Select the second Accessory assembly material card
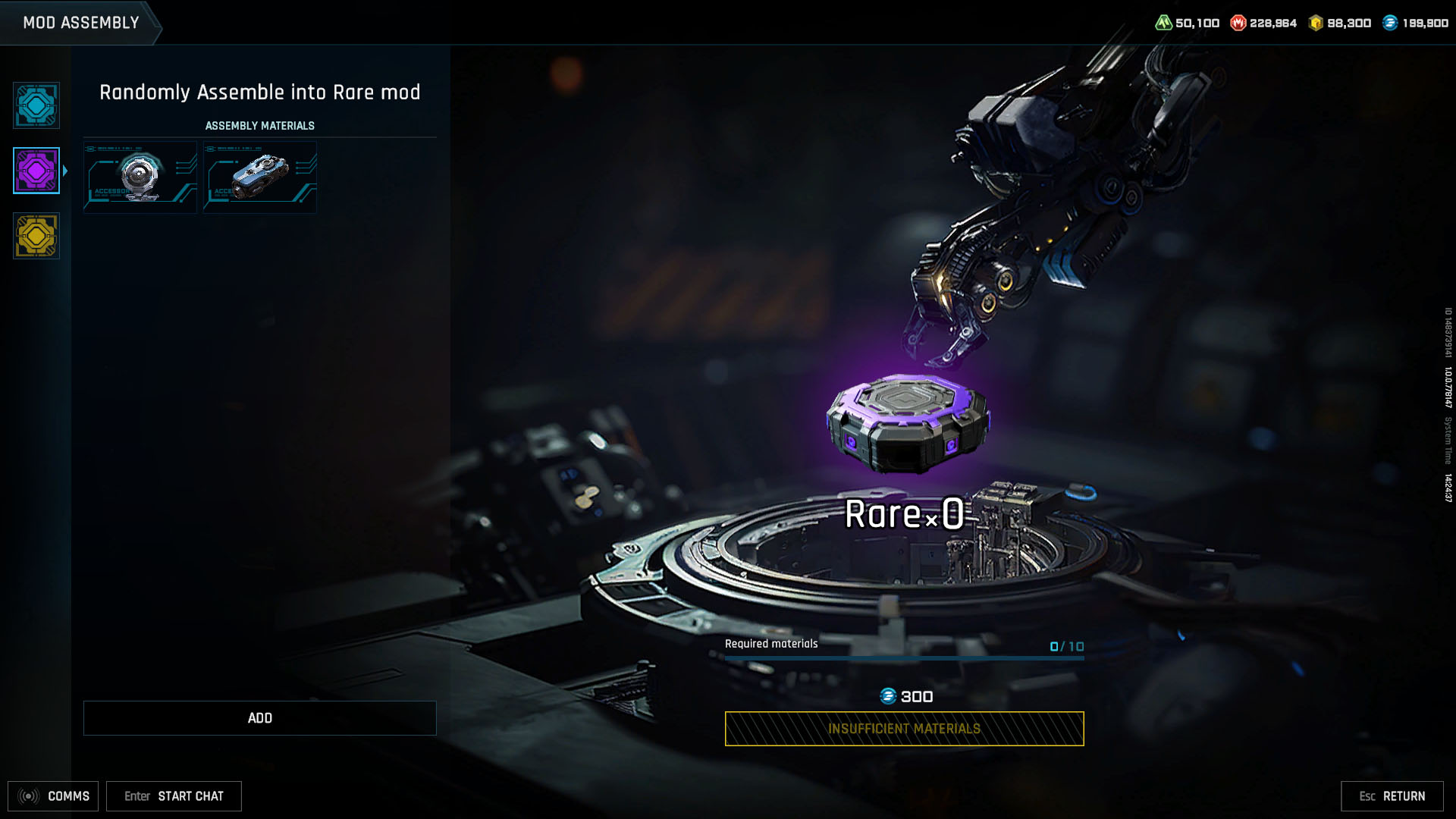Viewport: 1456px width, 819px height. click(259, 177)
